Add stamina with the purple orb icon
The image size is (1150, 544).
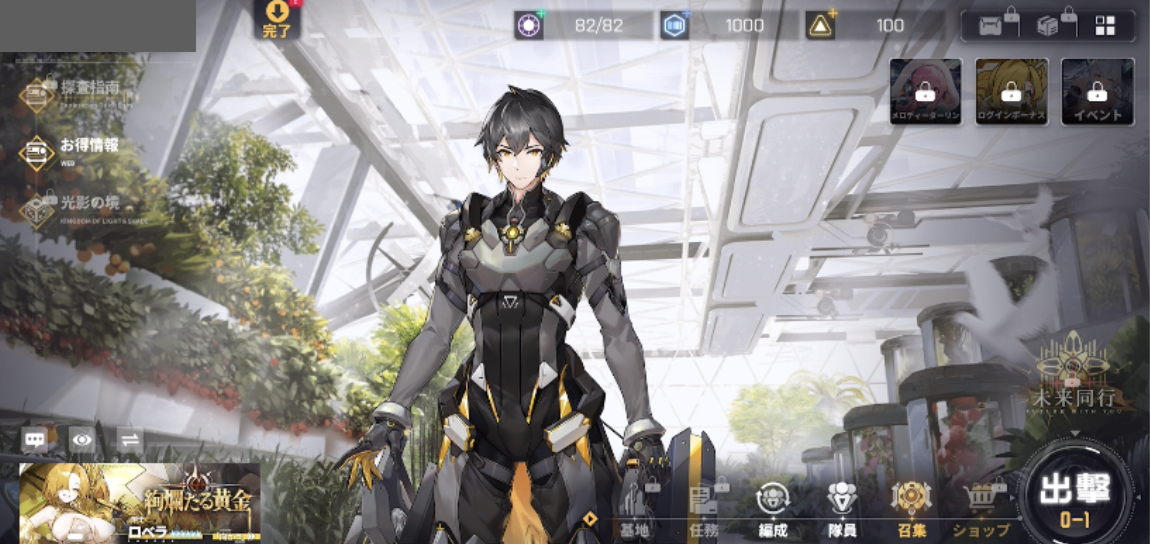click(529, 26)
